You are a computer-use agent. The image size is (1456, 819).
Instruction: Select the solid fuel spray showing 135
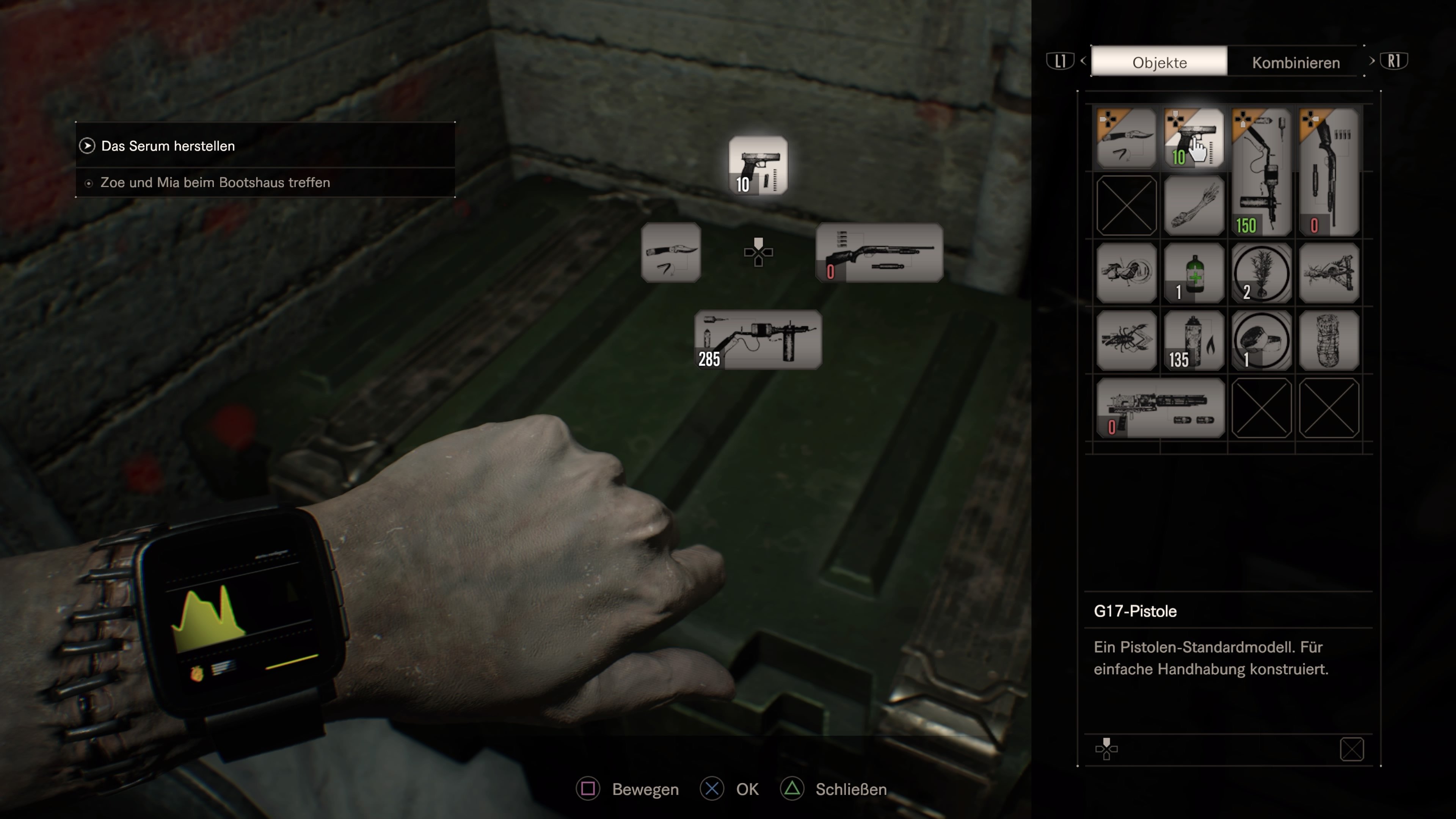click(x=1194, y=340)
